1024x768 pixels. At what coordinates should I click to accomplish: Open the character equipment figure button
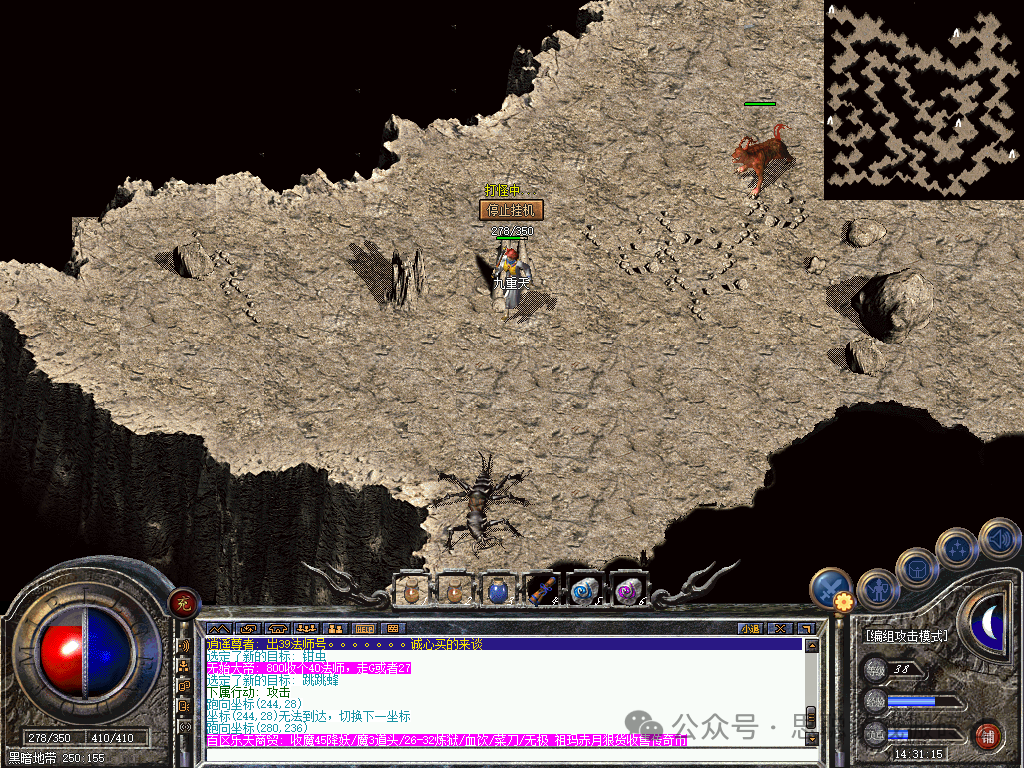(876, 588)
